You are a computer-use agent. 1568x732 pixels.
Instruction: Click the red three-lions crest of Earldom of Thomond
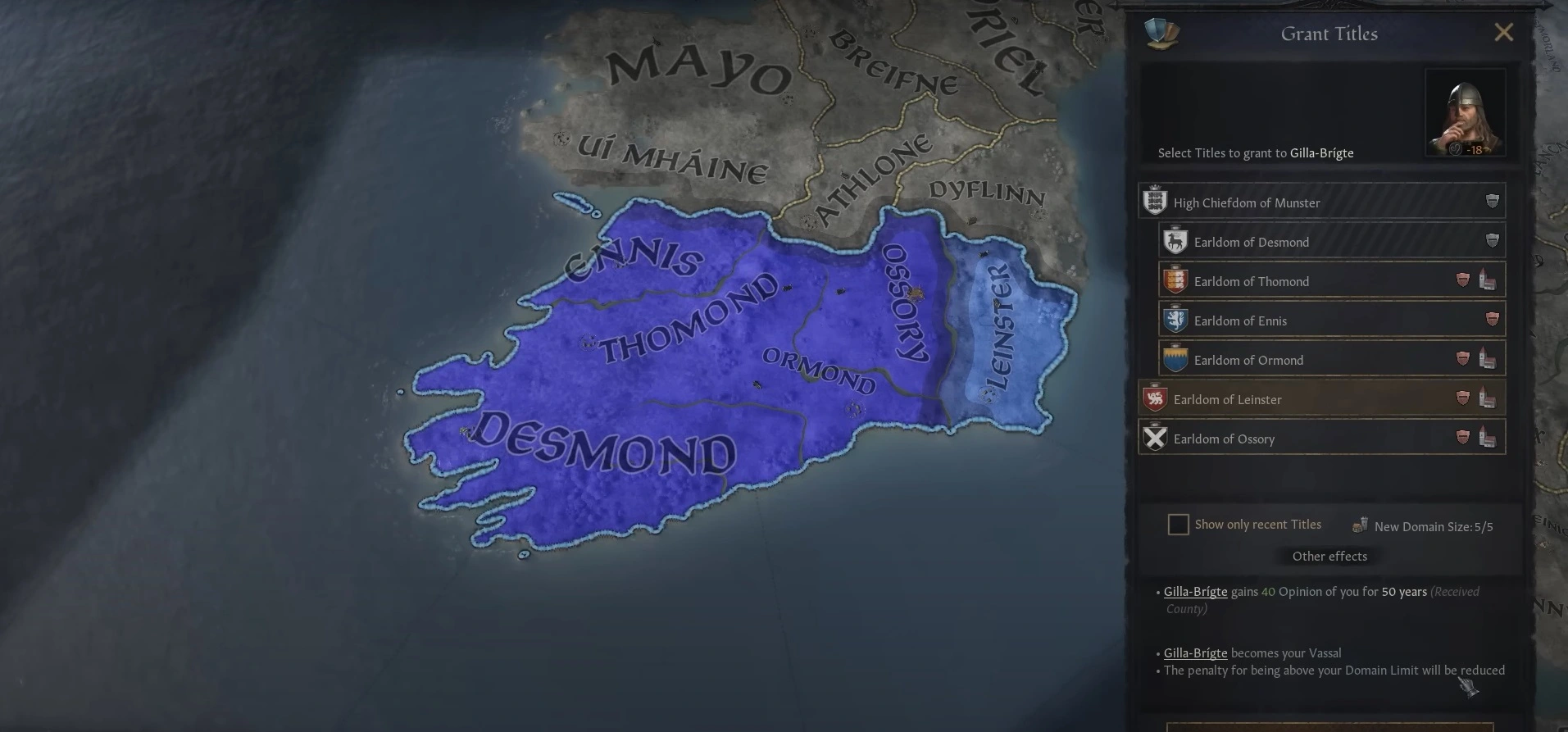tap(1175, 280)
